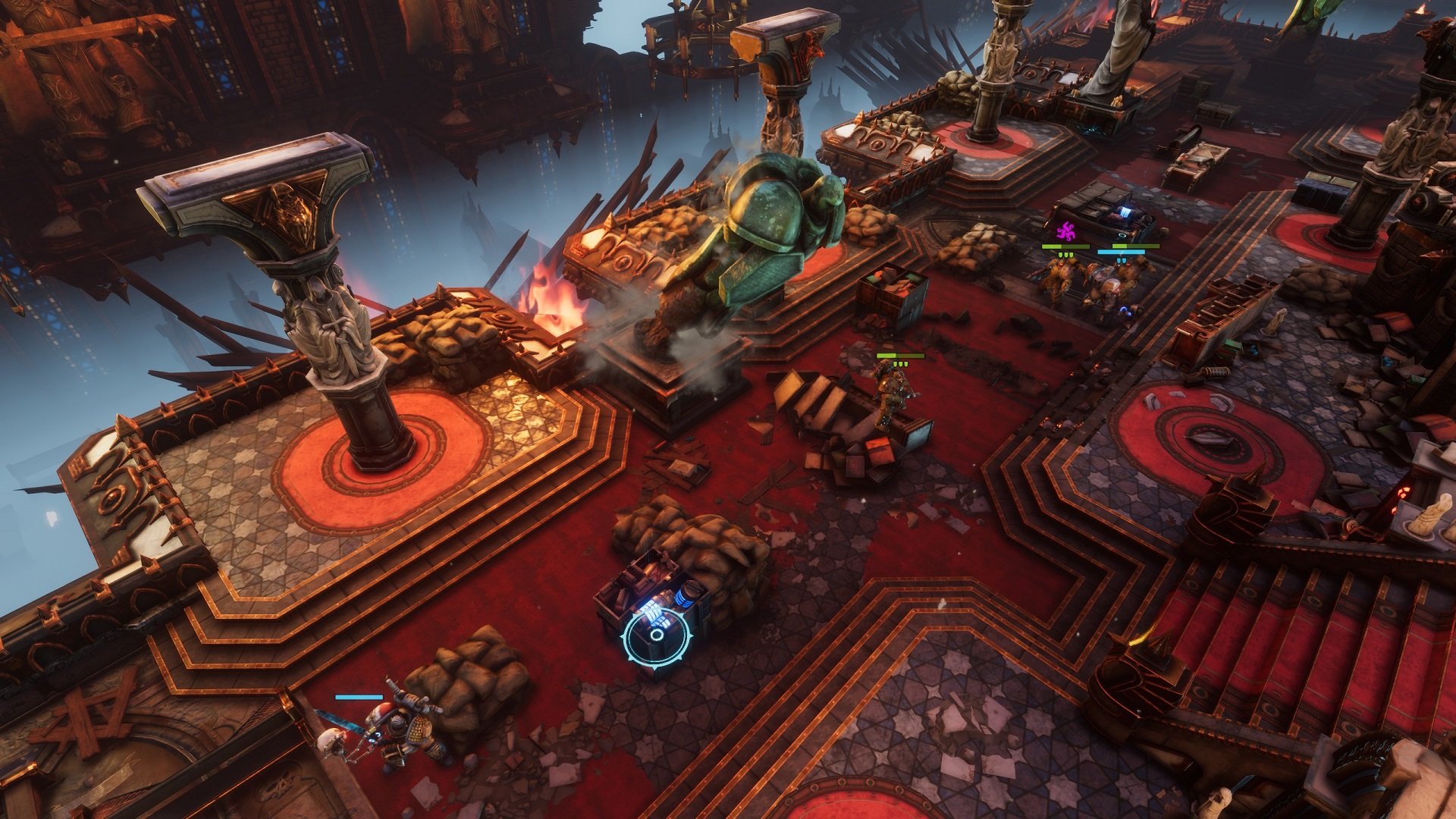
Task: Click the blue status bar above the enemy group
Action: click(x=1121, y=252)
